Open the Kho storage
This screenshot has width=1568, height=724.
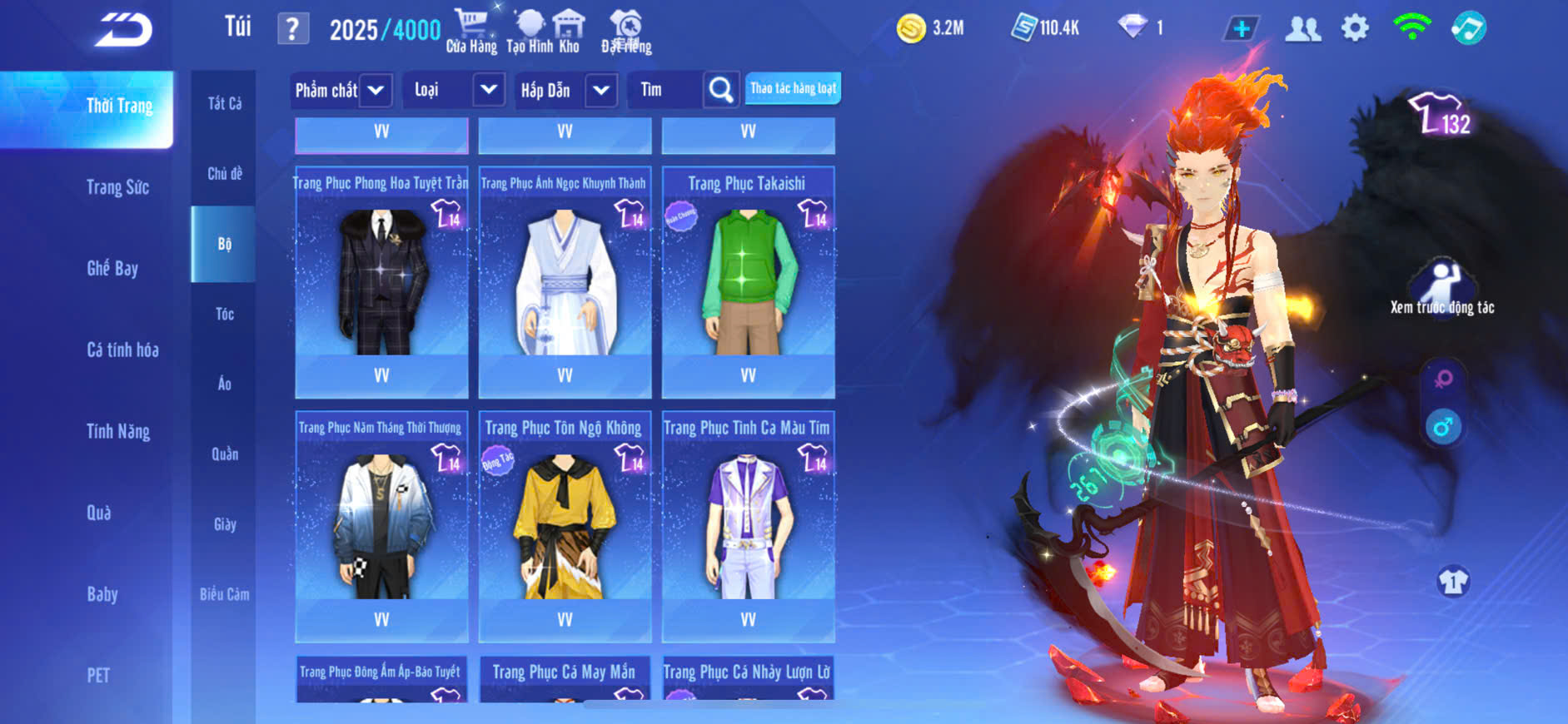[569, 32]
